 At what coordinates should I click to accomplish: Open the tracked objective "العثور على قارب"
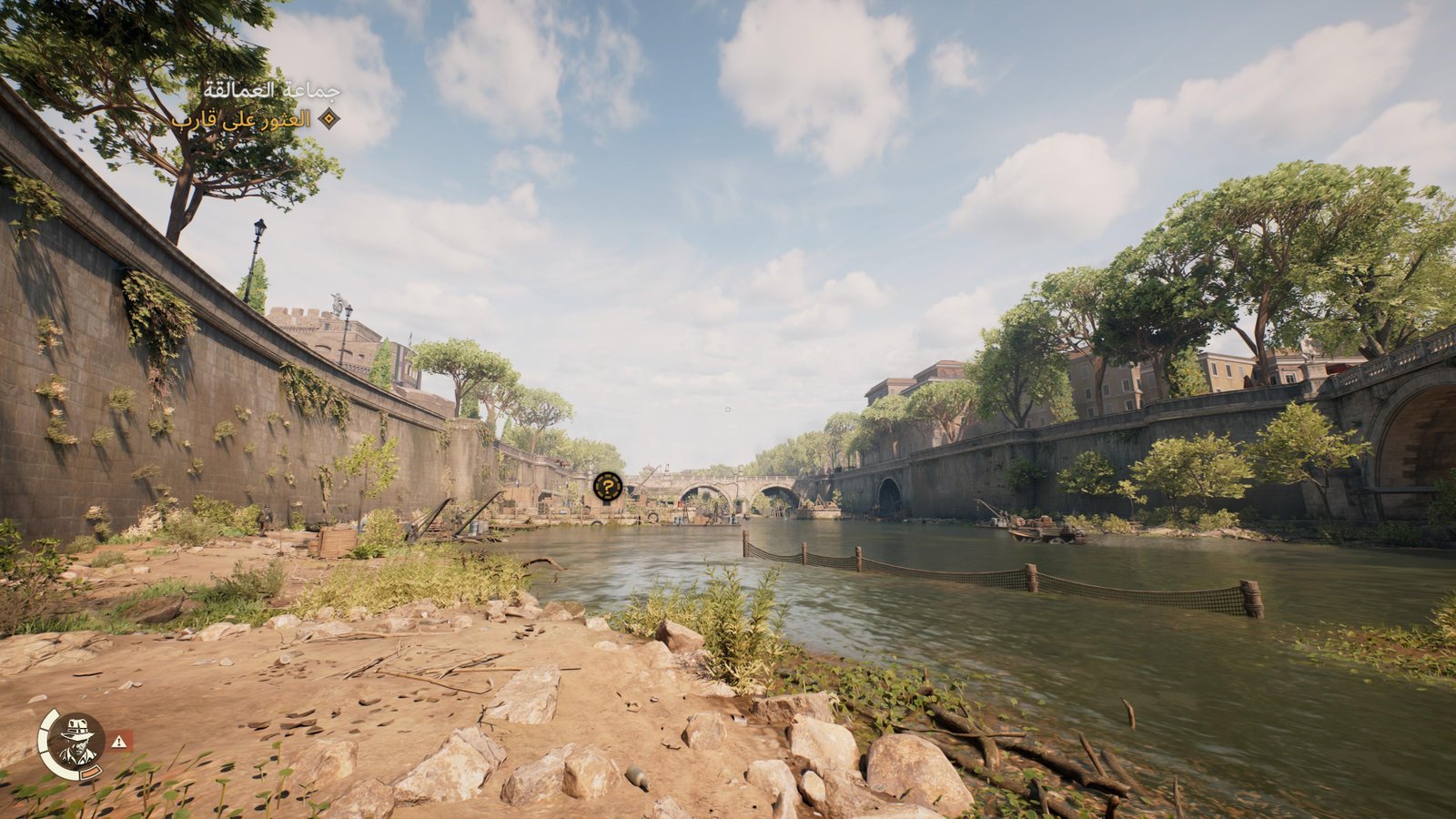[x=241, y=119]
